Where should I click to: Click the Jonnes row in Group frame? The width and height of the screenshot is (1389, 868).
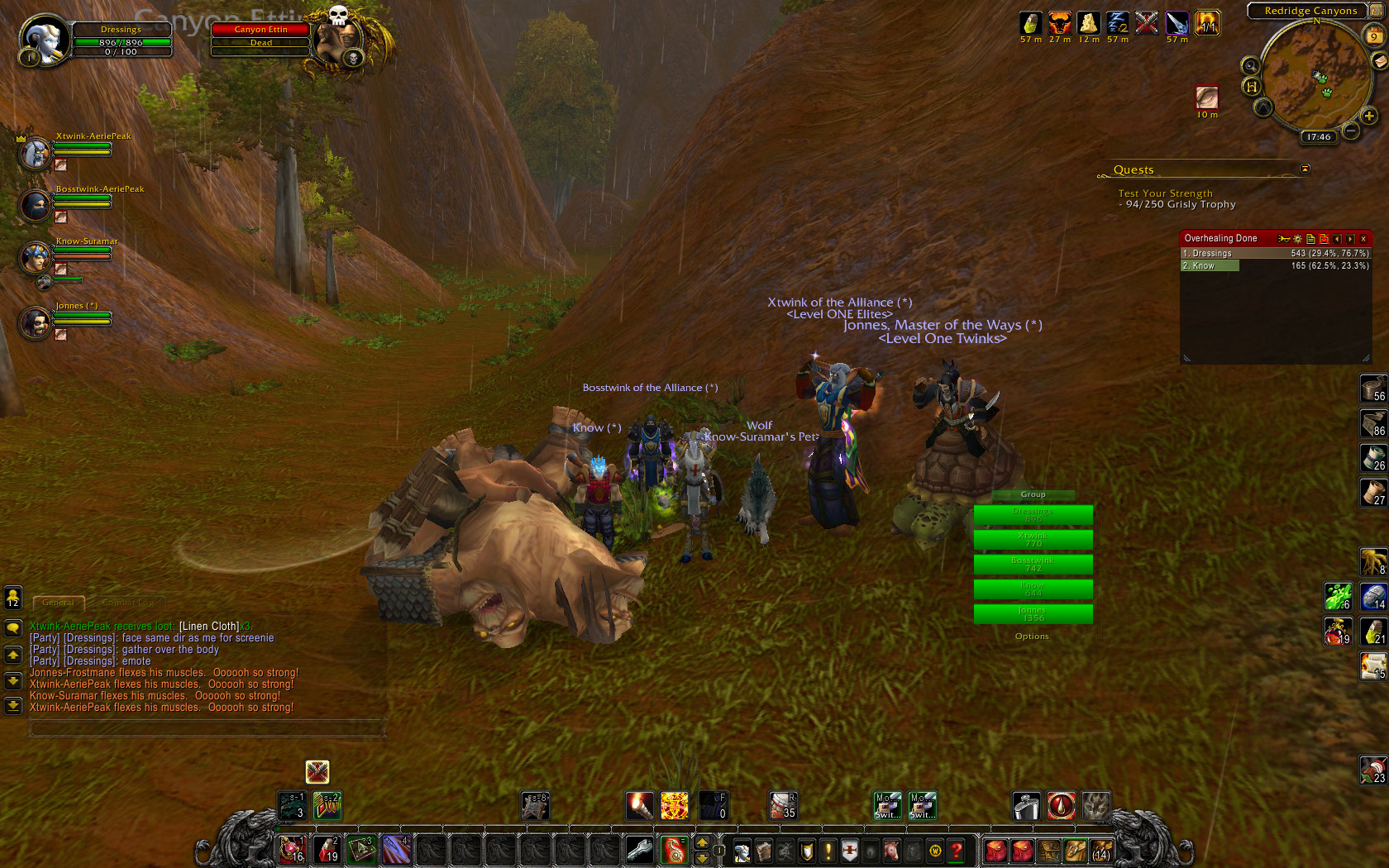click(1033, 614)
